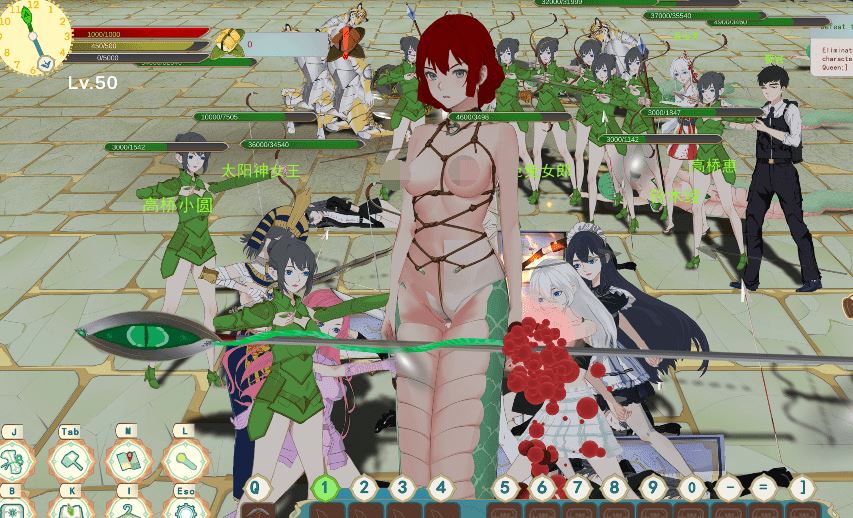This screenshot has height=518, width=853.
Task: Open the crafting hammer menu icon
Action: coord(71,460)
